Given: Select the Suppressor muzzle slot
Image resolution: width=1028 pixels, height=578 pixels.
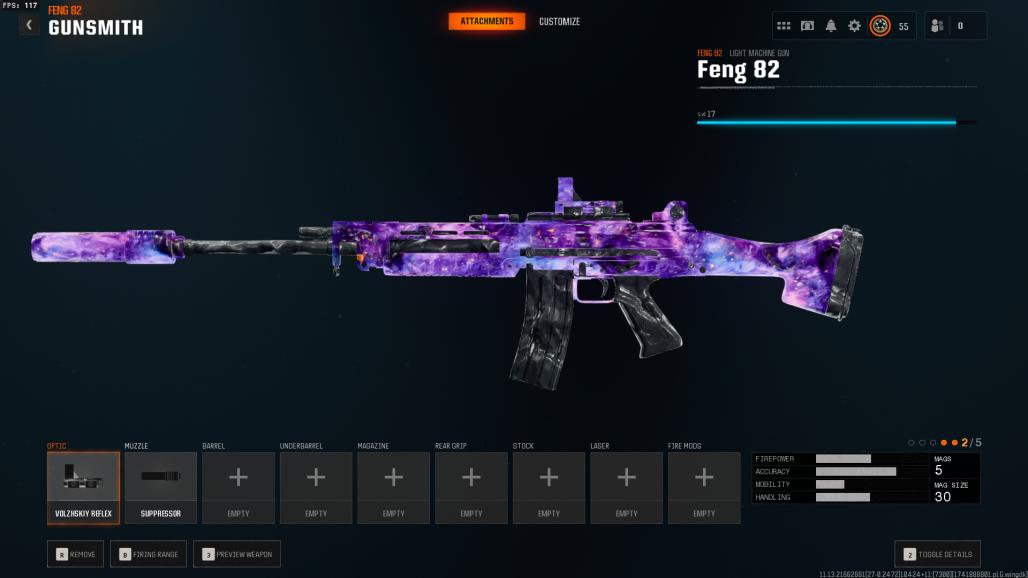Looking at the screenshot, I should pos(161,488).
